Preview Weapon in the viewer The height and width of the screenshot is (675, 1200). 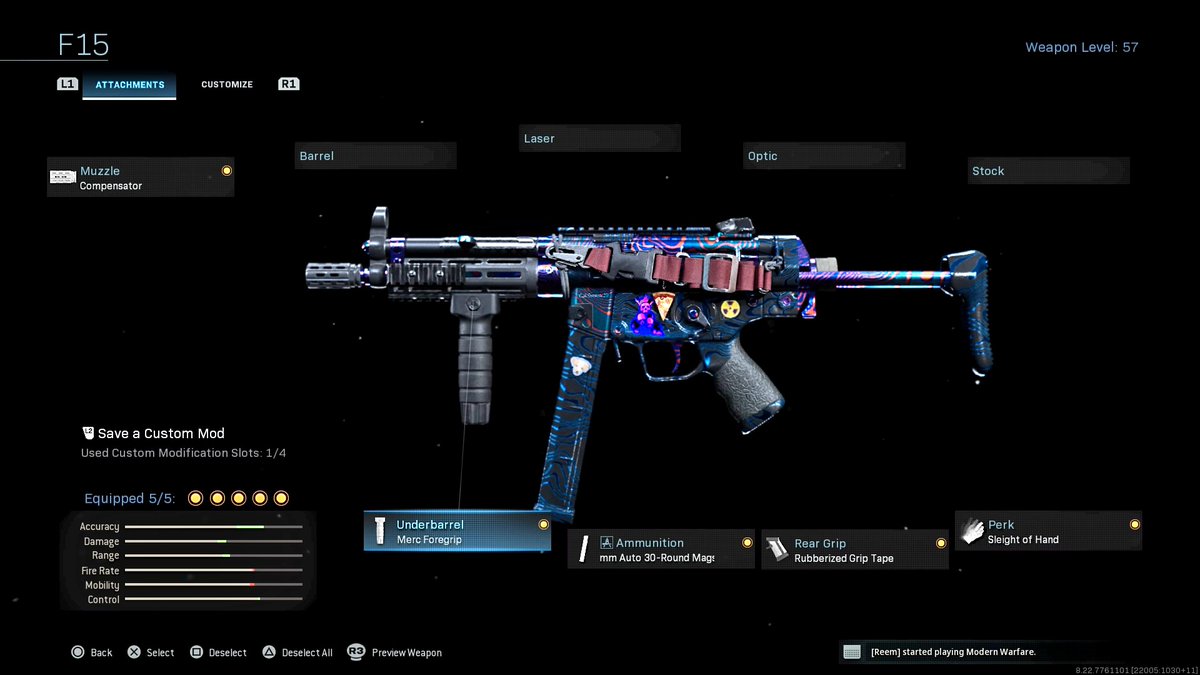(395, 652)
